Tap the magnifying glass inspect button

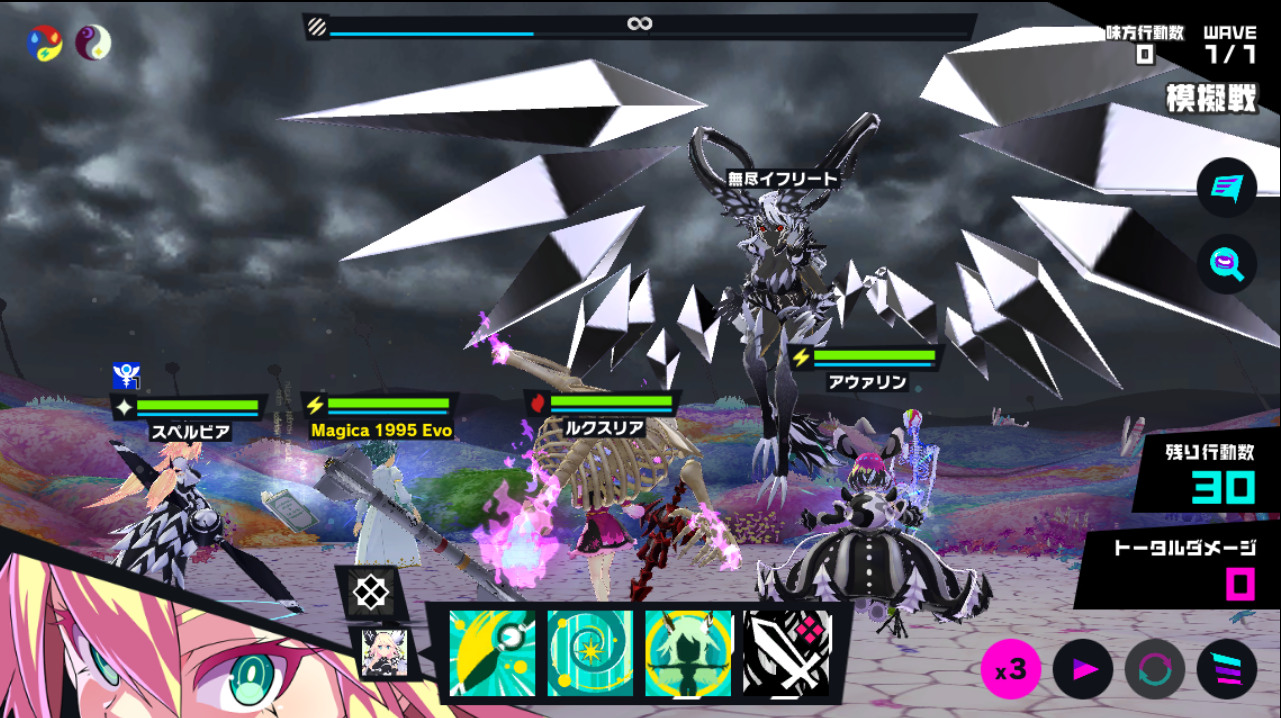(x=1226, y=264)
